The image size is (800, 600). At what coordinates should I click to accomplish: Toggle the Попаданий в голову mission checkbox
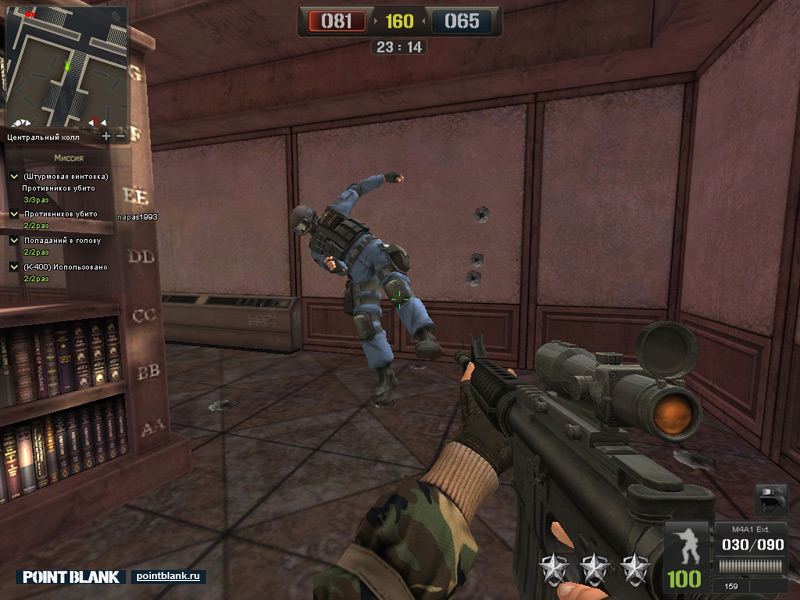pos(14,240)
